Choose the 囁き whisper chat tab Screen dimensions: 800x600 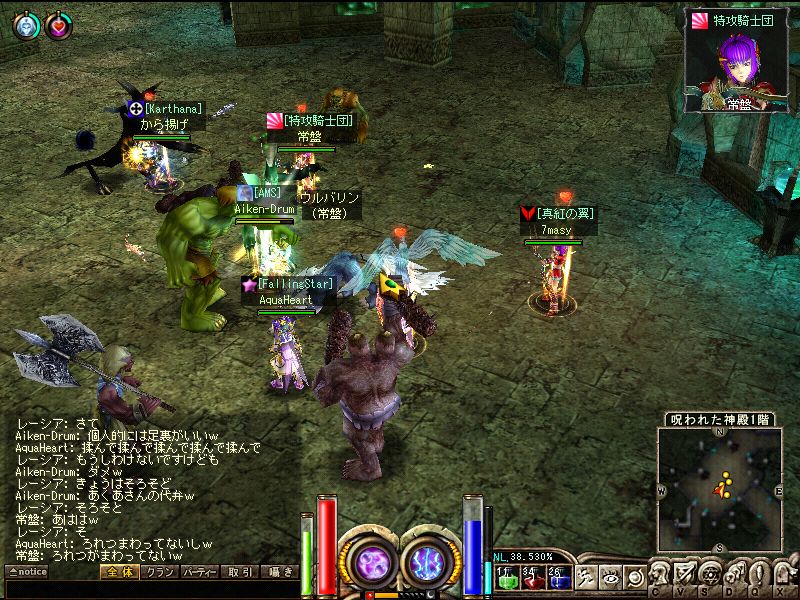[281, 572]
